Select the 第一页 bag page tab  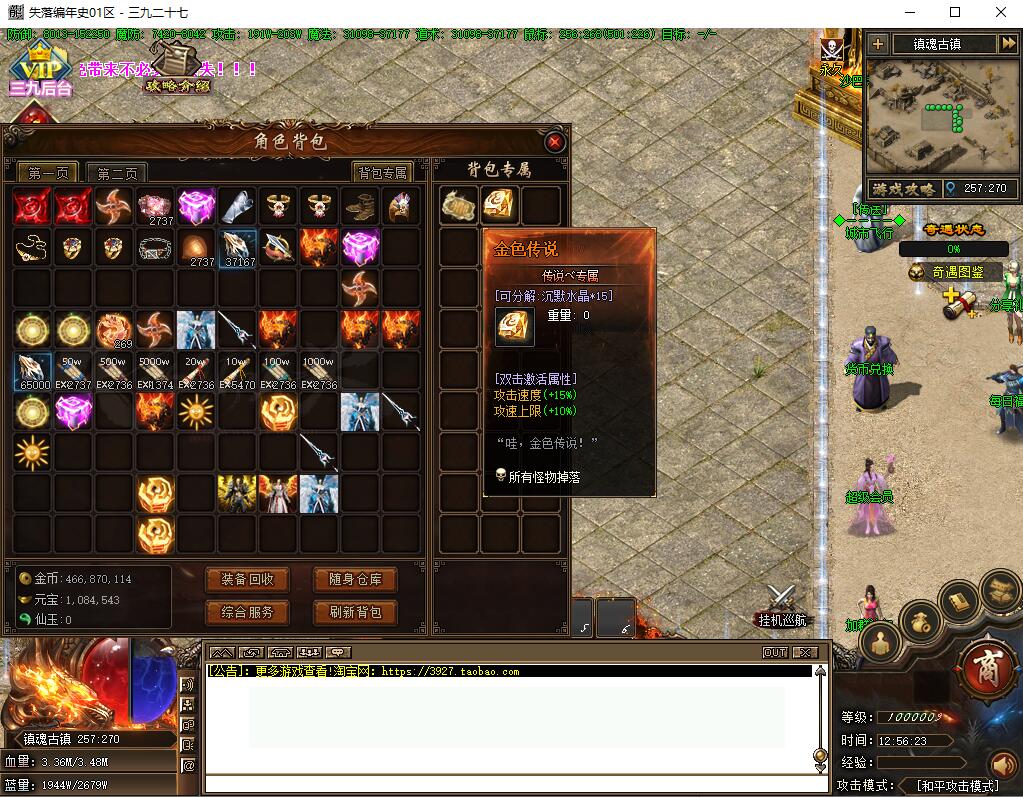[47, 174]
